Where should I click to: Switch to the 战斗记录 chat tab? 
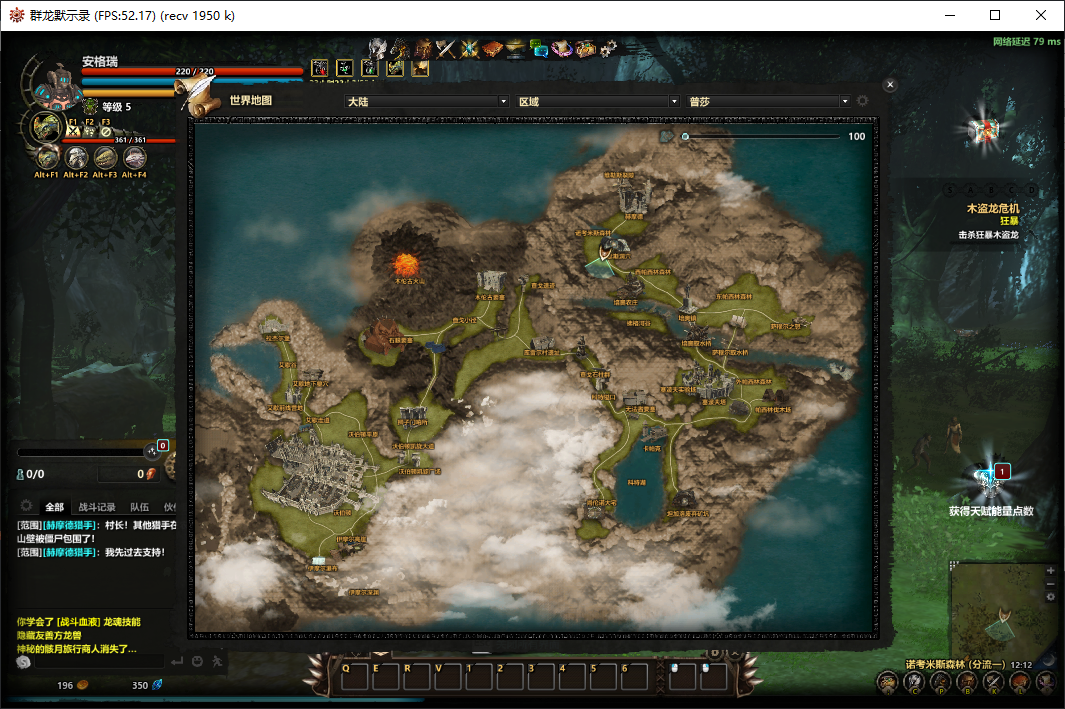click(x=97, y=507)
